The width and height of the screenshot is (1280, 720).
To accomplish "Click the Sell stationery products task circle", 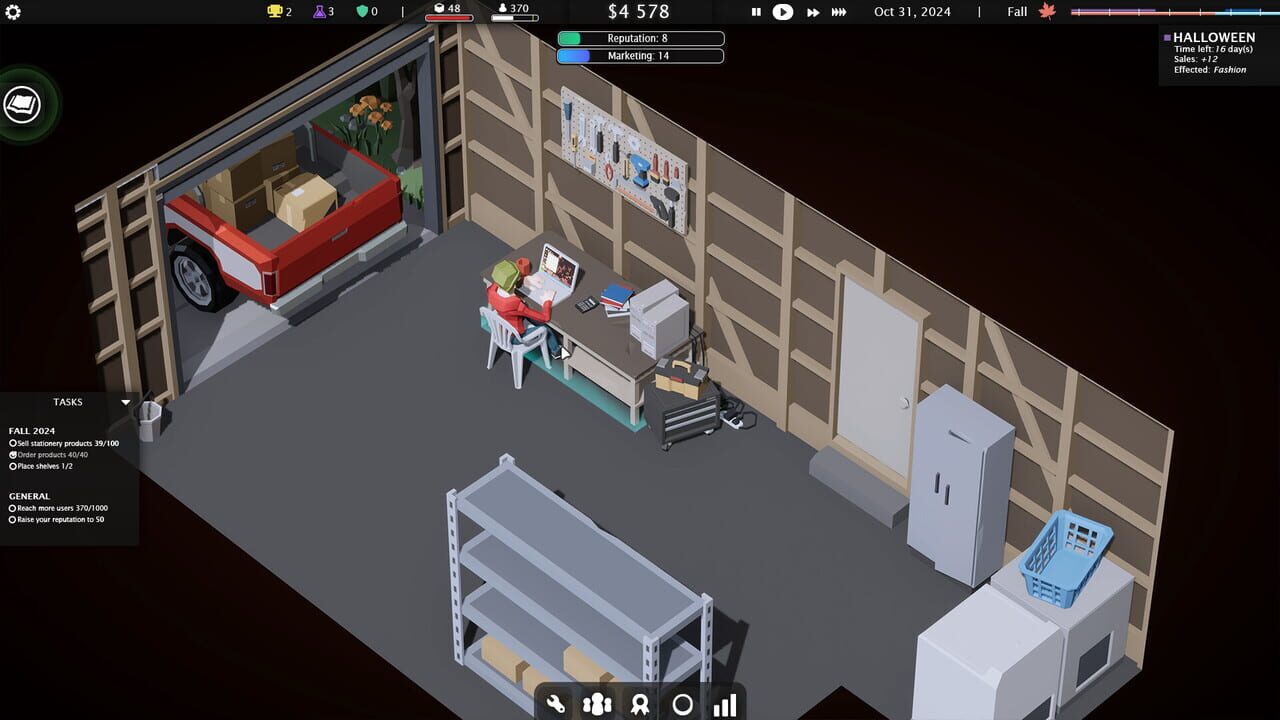I will coord(14,445).
